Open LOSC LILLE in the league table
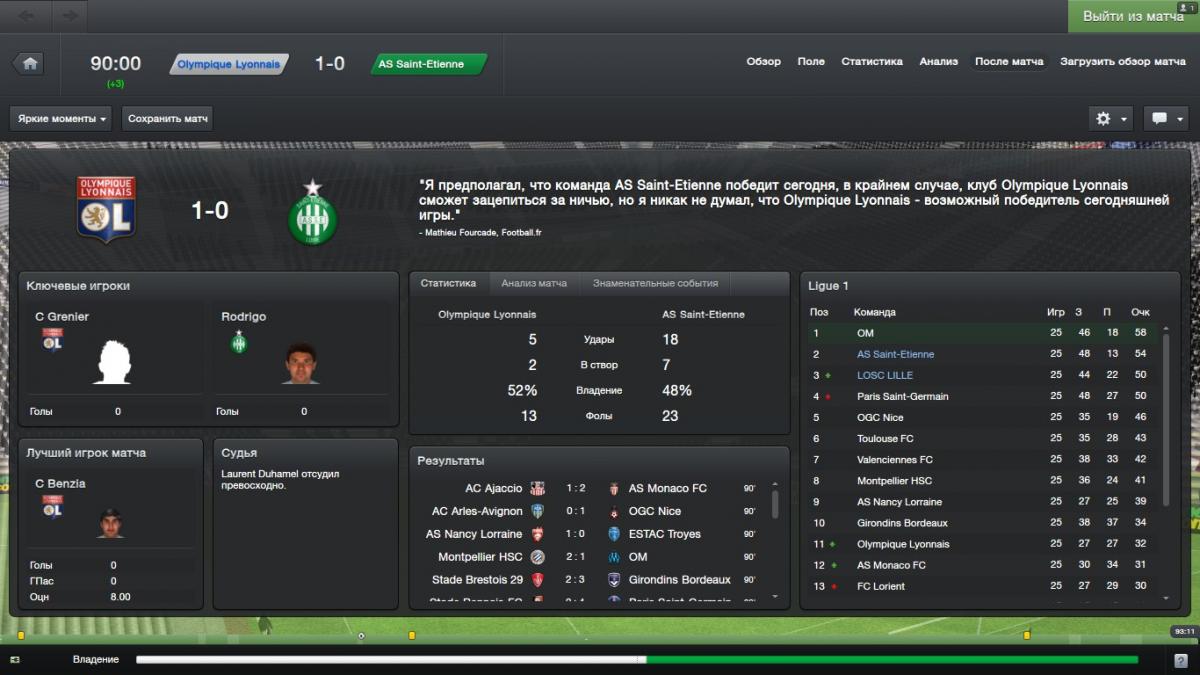The width and height of the screenshot is (1200, 675). 884,375
